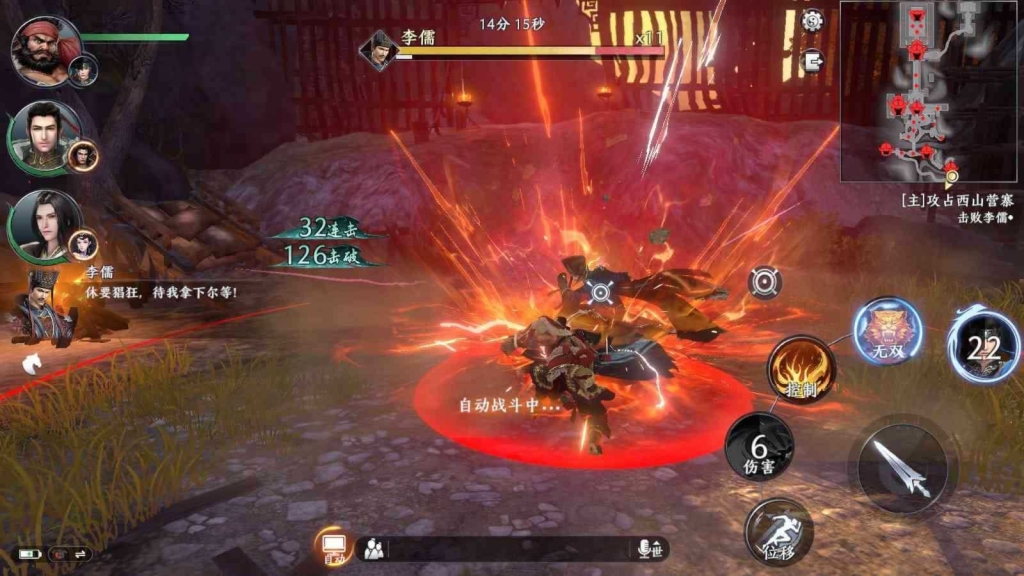
Task: Trigger the 伤害 damage skill
Action: click(x=759, y=446)
